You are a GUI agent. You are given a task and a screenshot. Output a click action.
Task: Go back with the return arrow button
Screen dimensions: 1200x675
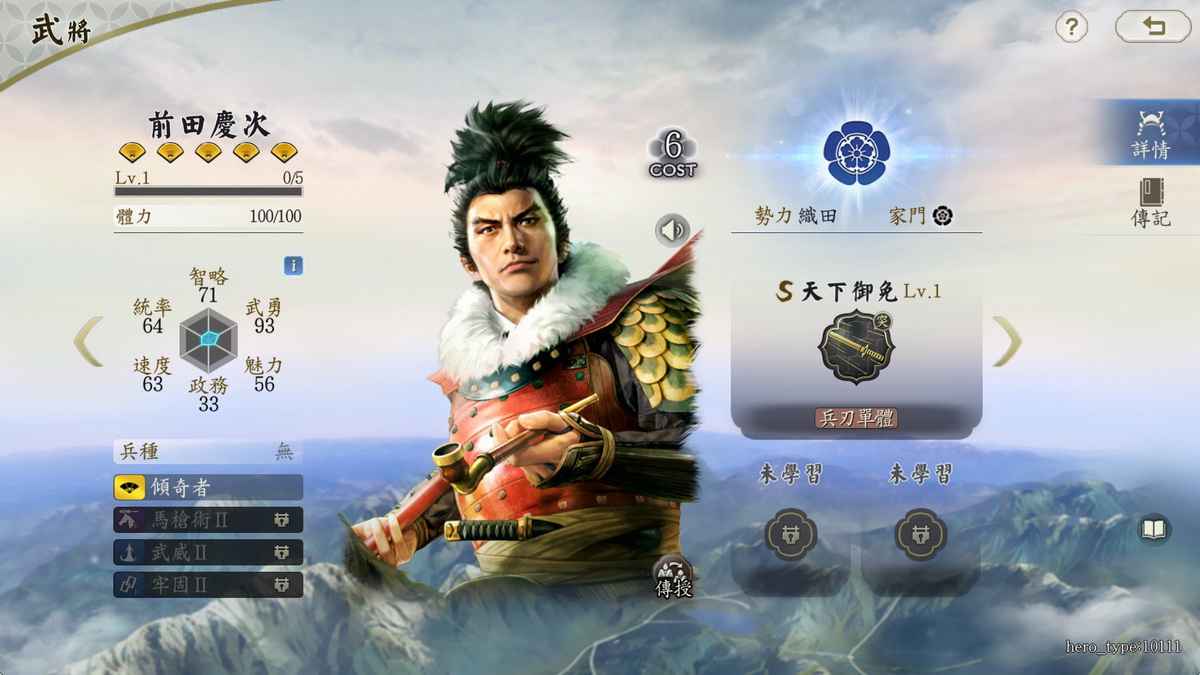[1153, 27]
